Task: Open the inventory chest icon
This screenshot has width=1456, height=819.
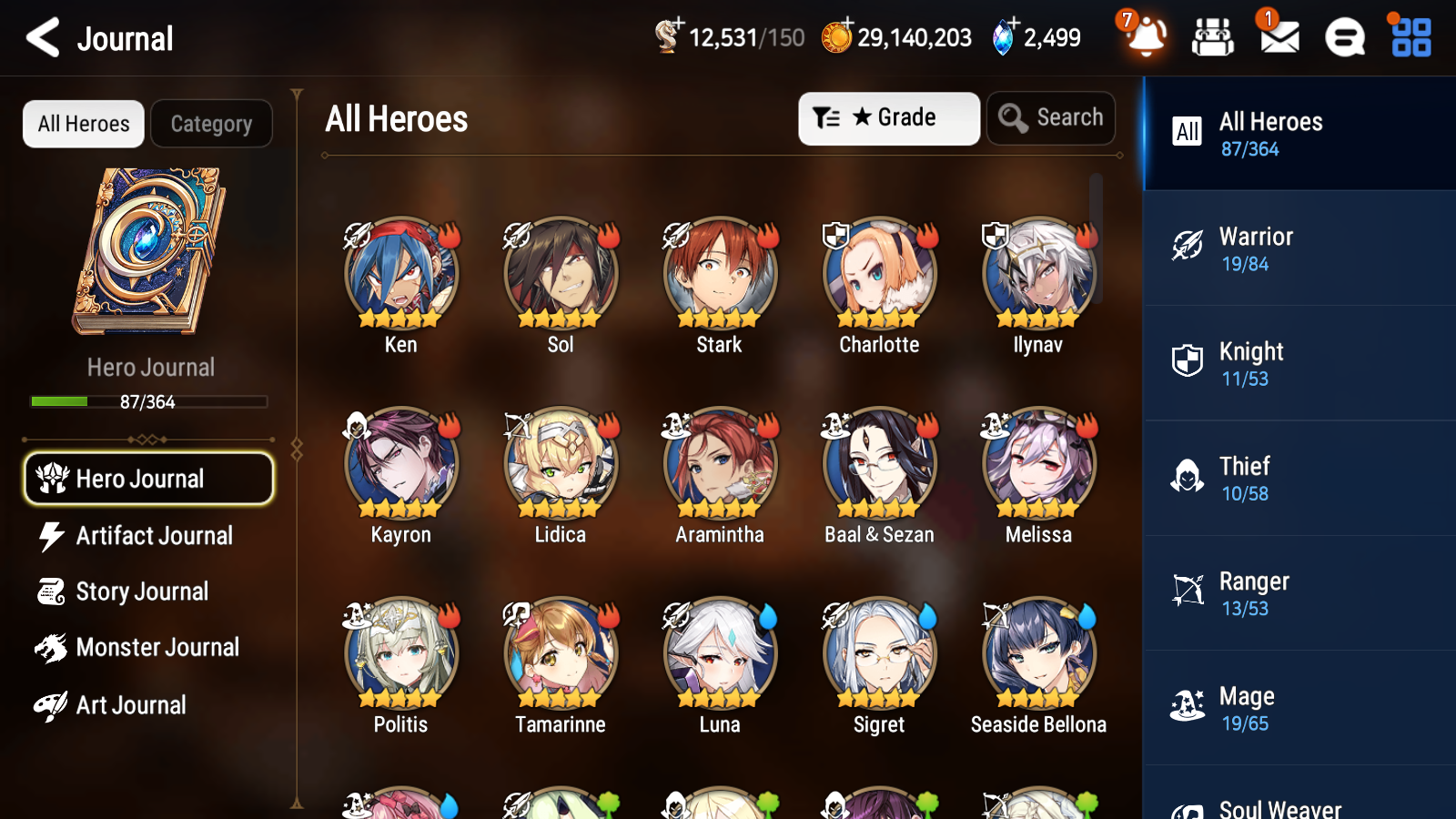Action: [1213, 38]
